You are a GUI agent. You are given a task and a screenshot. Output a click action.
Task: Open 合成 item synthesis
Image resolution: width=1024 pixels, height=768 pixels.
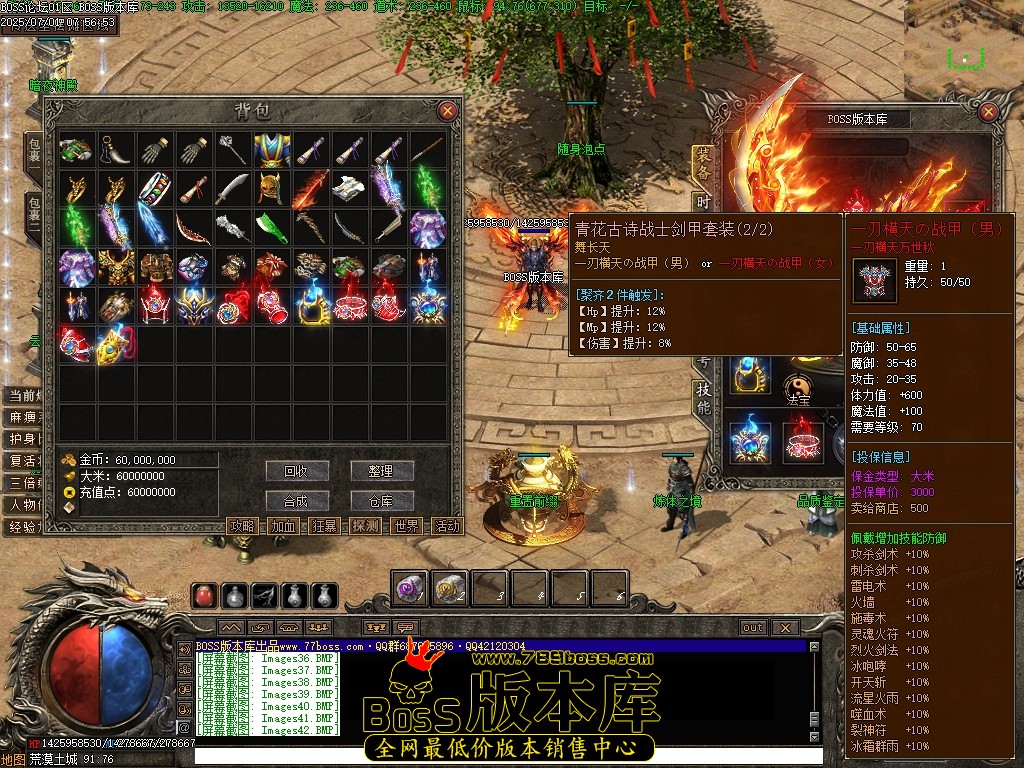click(297, 501)
